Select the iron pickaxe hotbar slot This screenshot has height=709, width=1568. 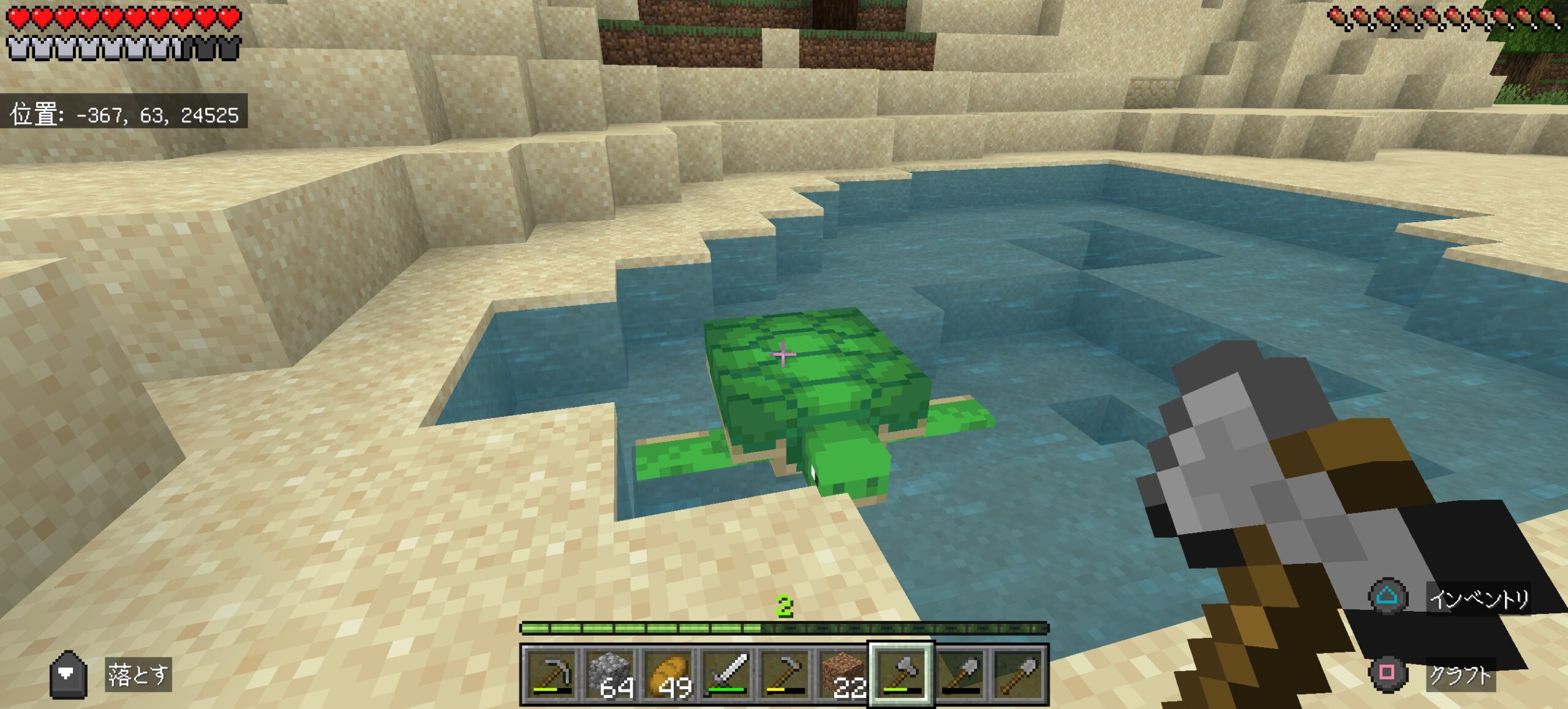(552, 673)
